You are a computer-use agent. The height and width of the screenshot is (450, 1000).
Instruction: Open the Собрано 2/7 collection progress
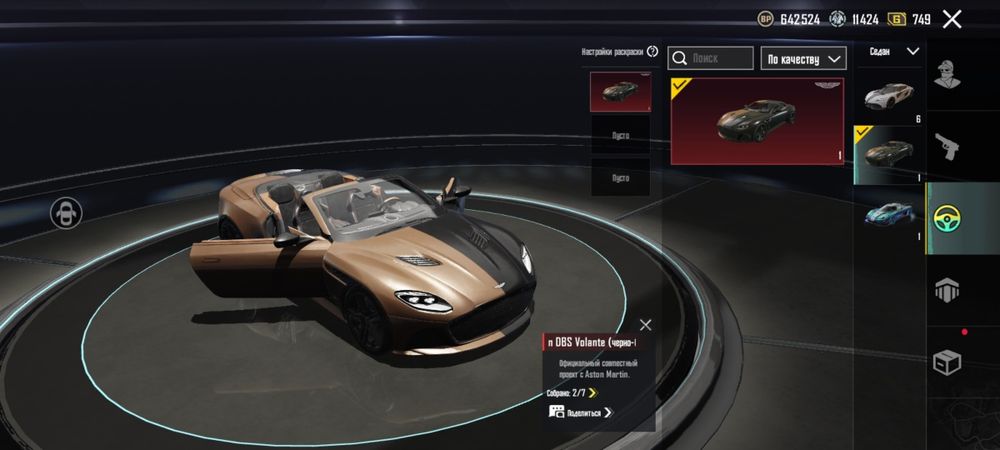coord(572,393)
